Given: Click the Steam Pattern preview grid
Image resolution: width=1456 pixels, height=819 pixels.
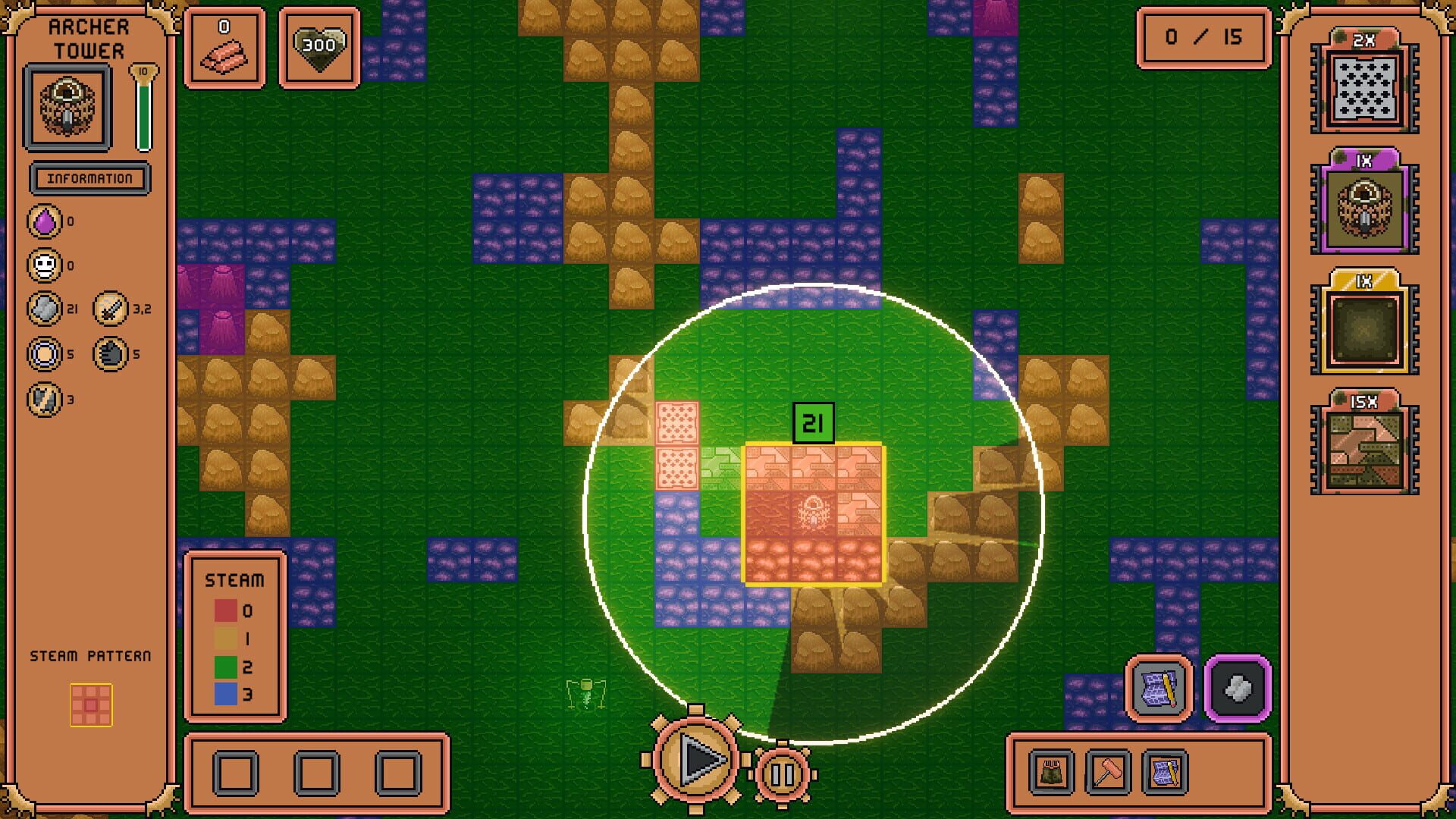Looking at the screenshot, I should pos(91,705).
